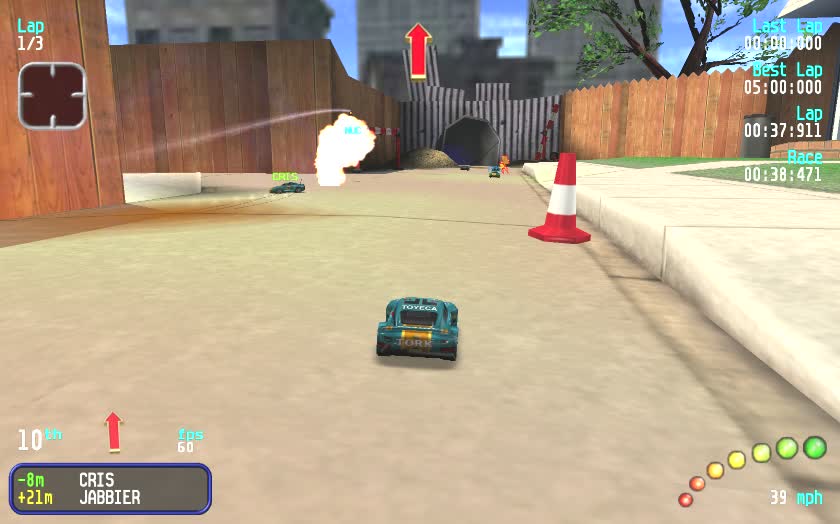The image size is (840, 524).
Task: Select CRIS in the gap list
Action: coord(97,480)
